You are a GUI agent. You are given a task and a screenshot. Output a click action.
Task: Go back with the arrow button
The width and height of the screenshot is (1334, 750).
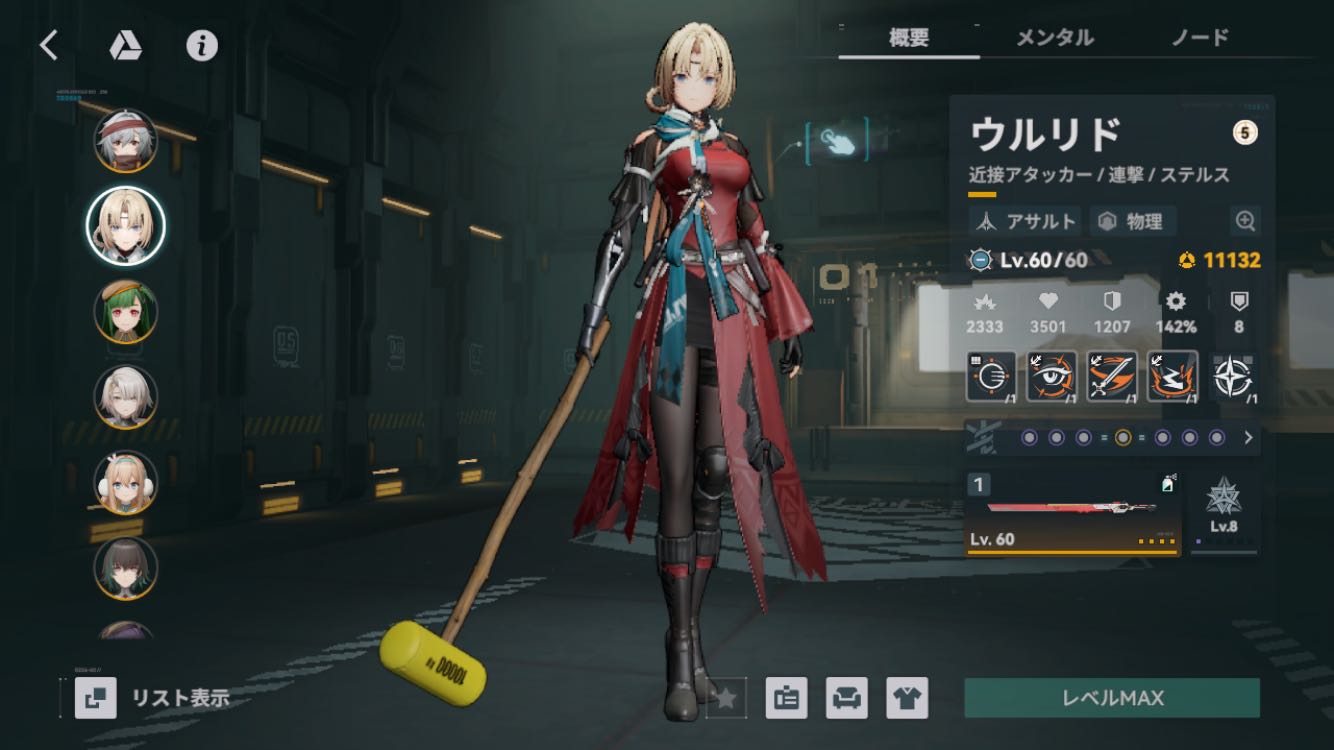[x=48, y=45]
